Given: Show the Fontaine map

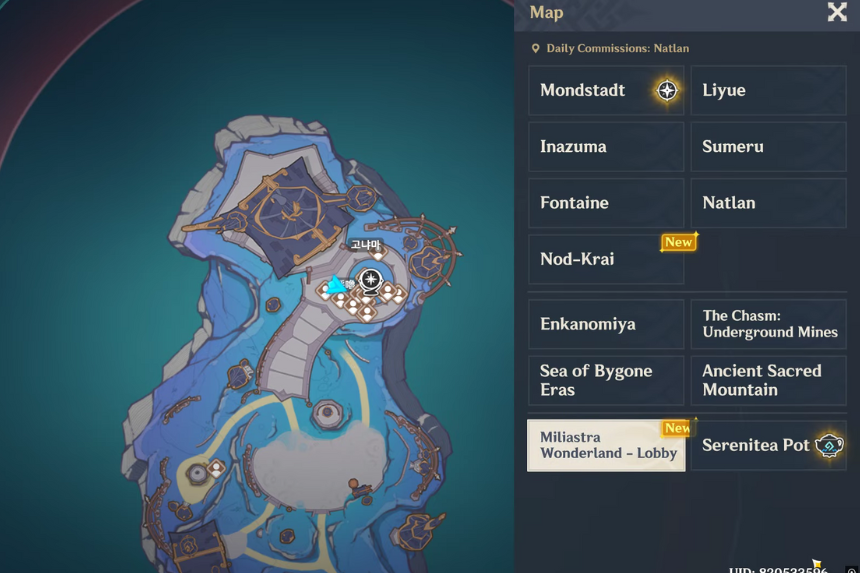Looking at the screenshot, I should [606, 203].
